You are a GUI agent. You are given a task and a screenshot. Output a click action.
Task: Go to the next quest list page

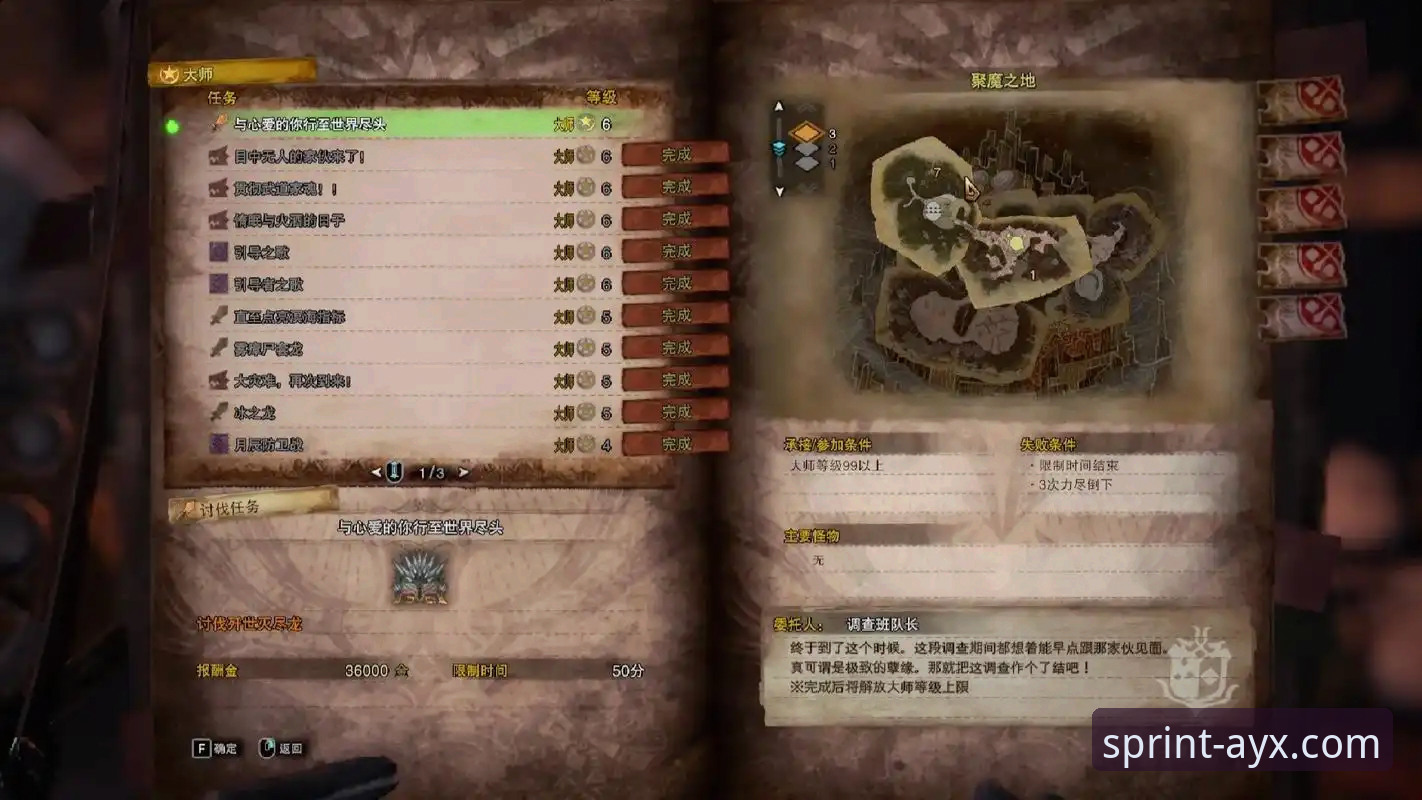click(x=463, y=472)
